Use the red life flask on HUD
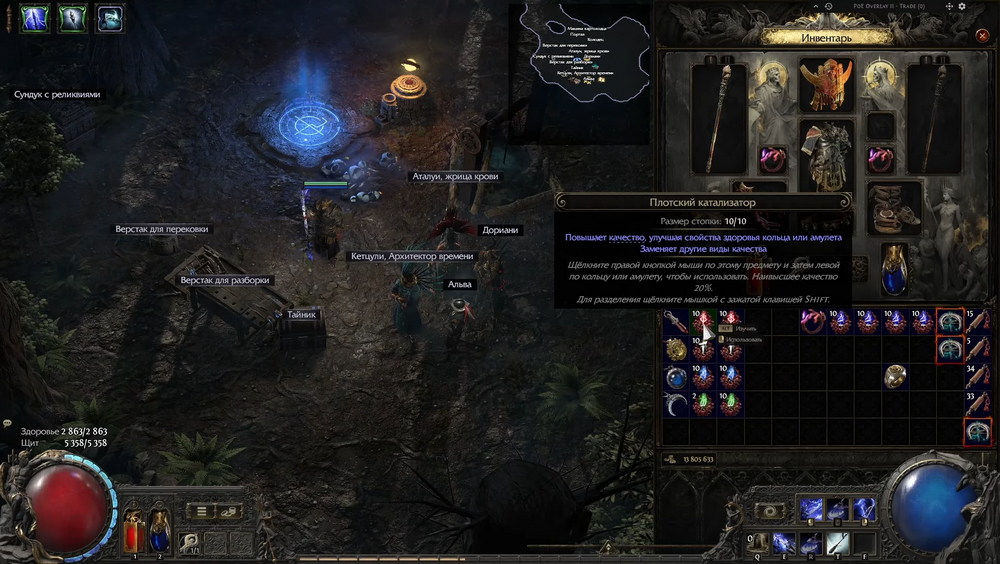This screenshot has width=1000, height=564. [x=132, y=529]
